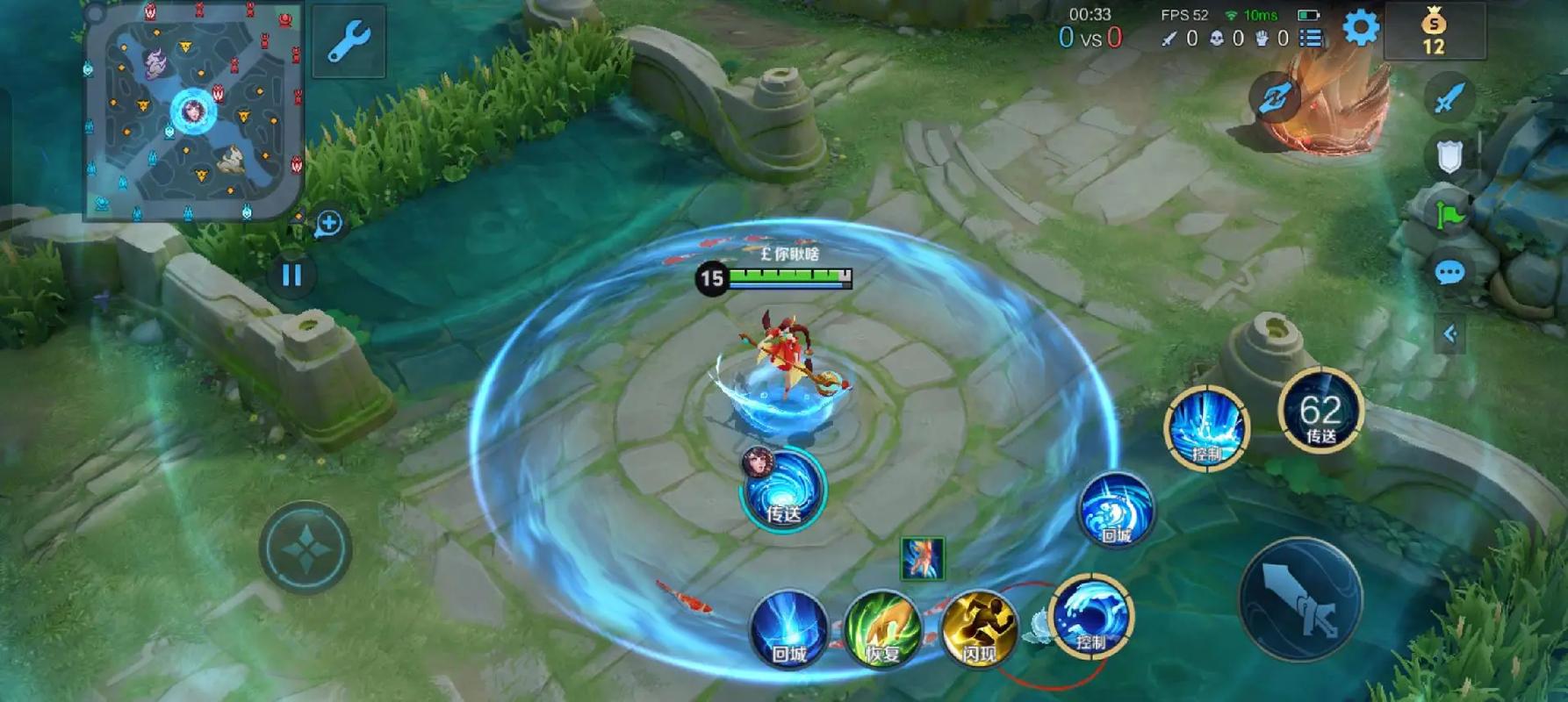Tap the green flag rally signal

pyautogui.click(x=1449, y=215)
